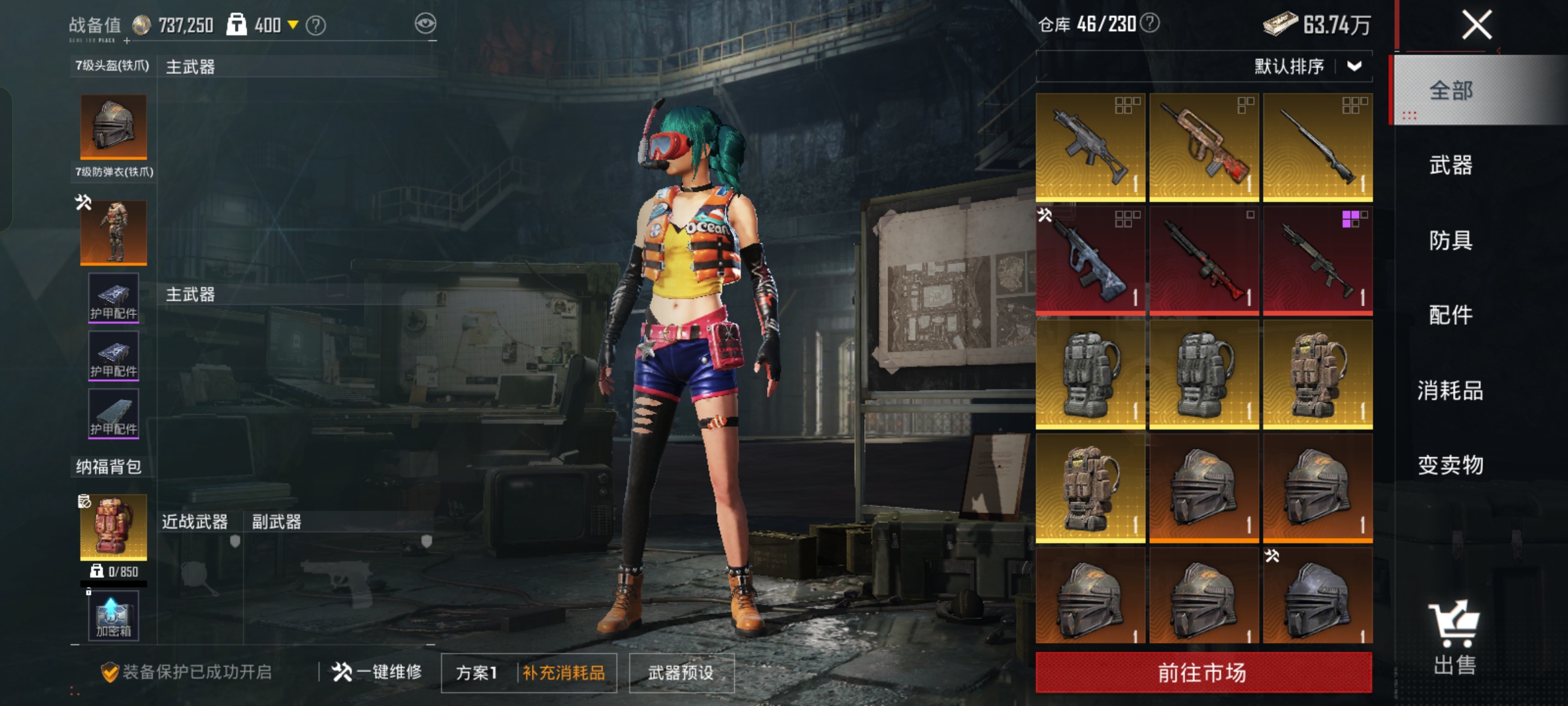Choose 补充消耗品 to restock consumables

564,673
